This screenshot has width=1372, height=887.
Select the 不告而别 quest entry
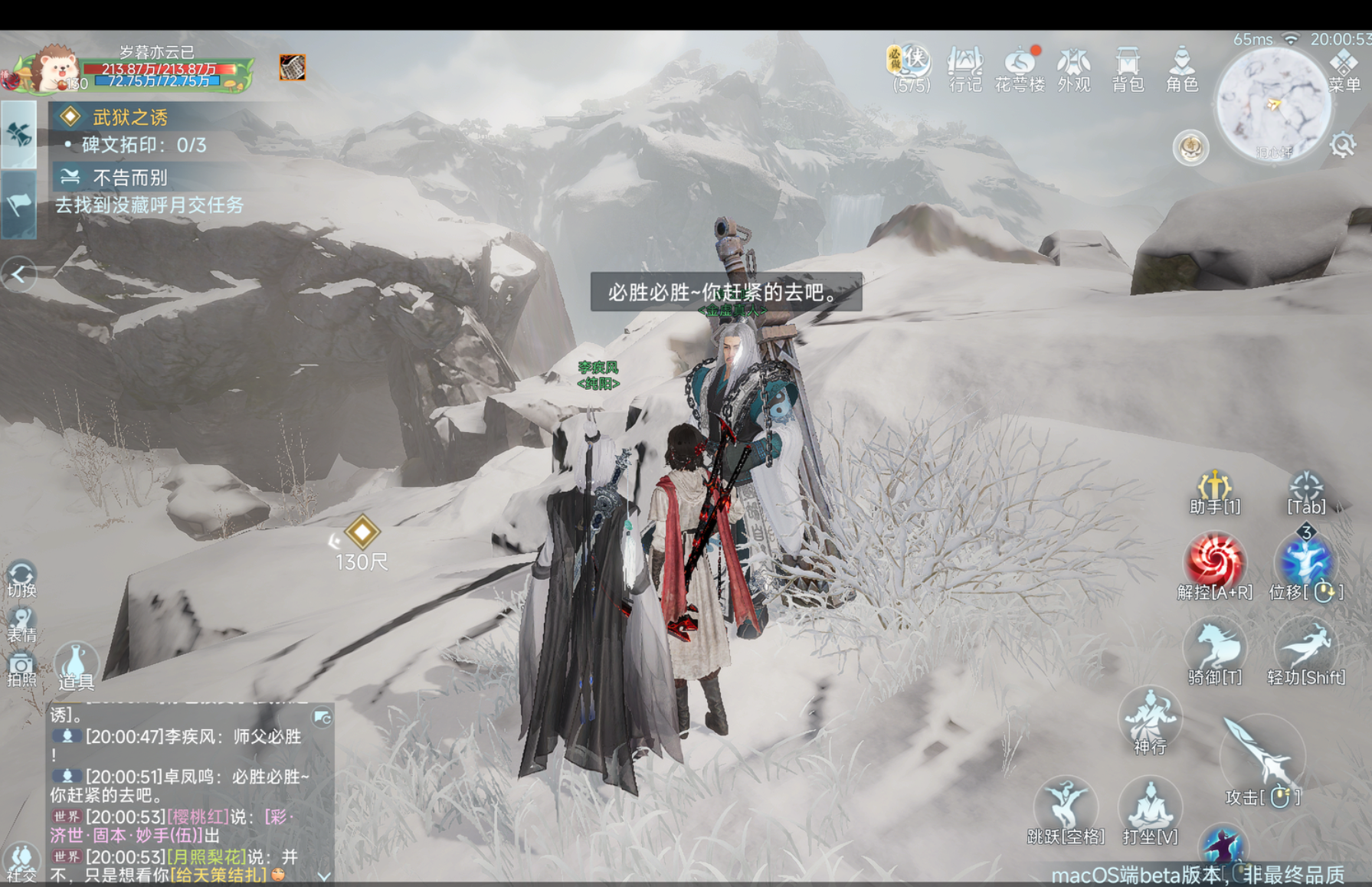pos(130,178)
